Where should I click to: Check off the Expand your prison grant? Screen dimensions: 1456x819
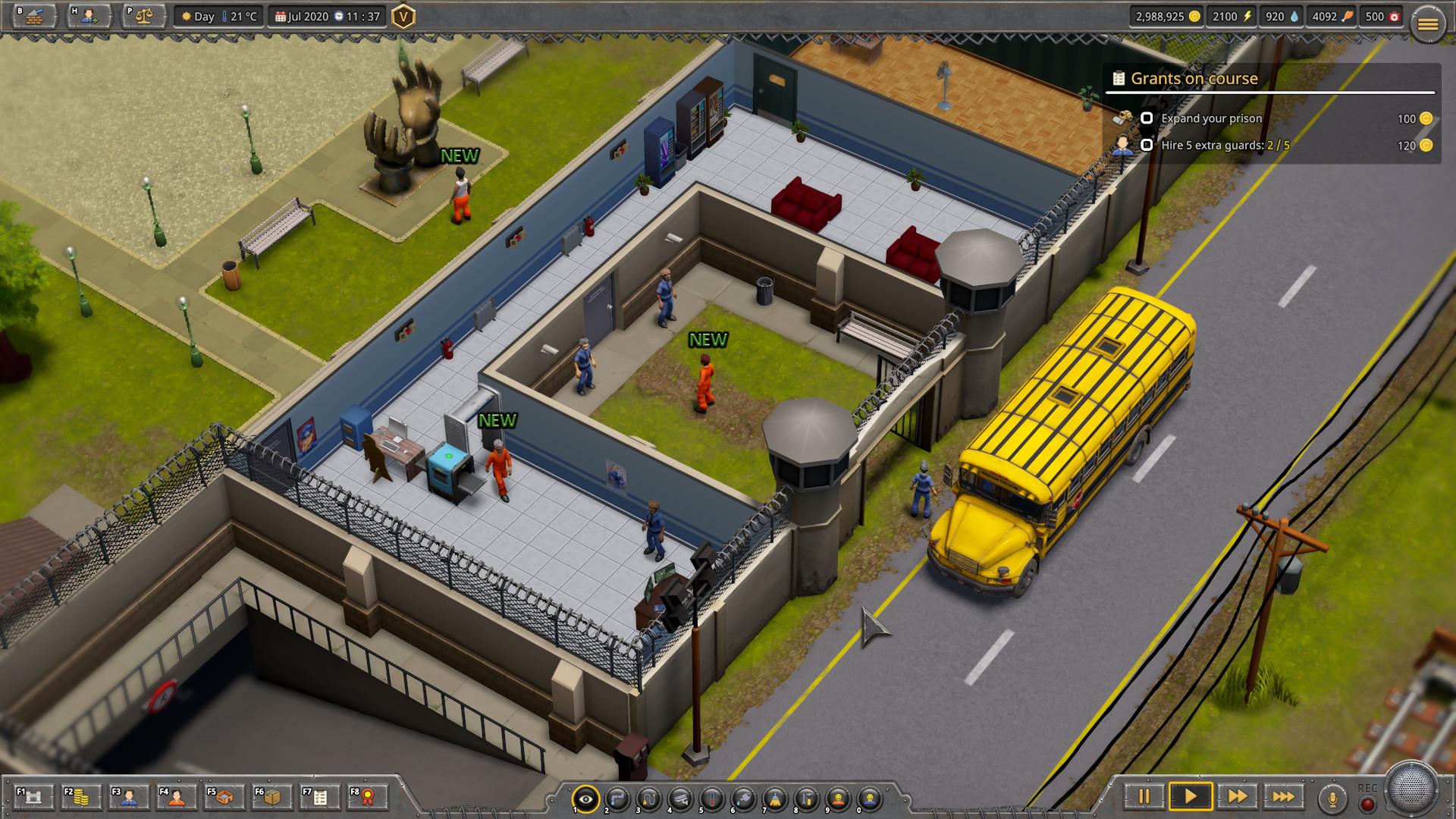pyautogui.click(x=1147, y=119)
